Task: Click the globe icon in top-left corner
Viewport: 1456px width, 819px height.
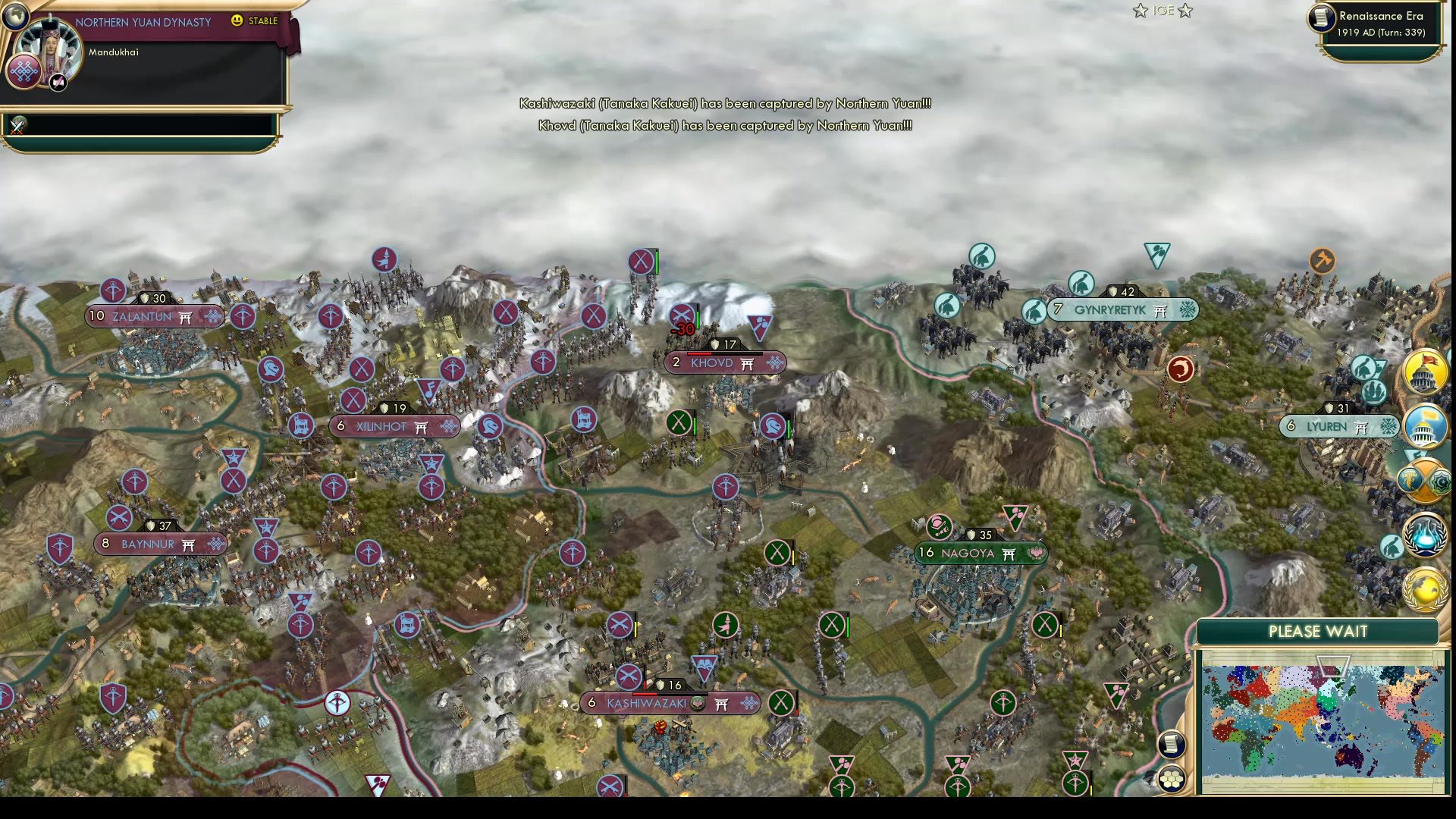Action: click(x=16, y=17)
